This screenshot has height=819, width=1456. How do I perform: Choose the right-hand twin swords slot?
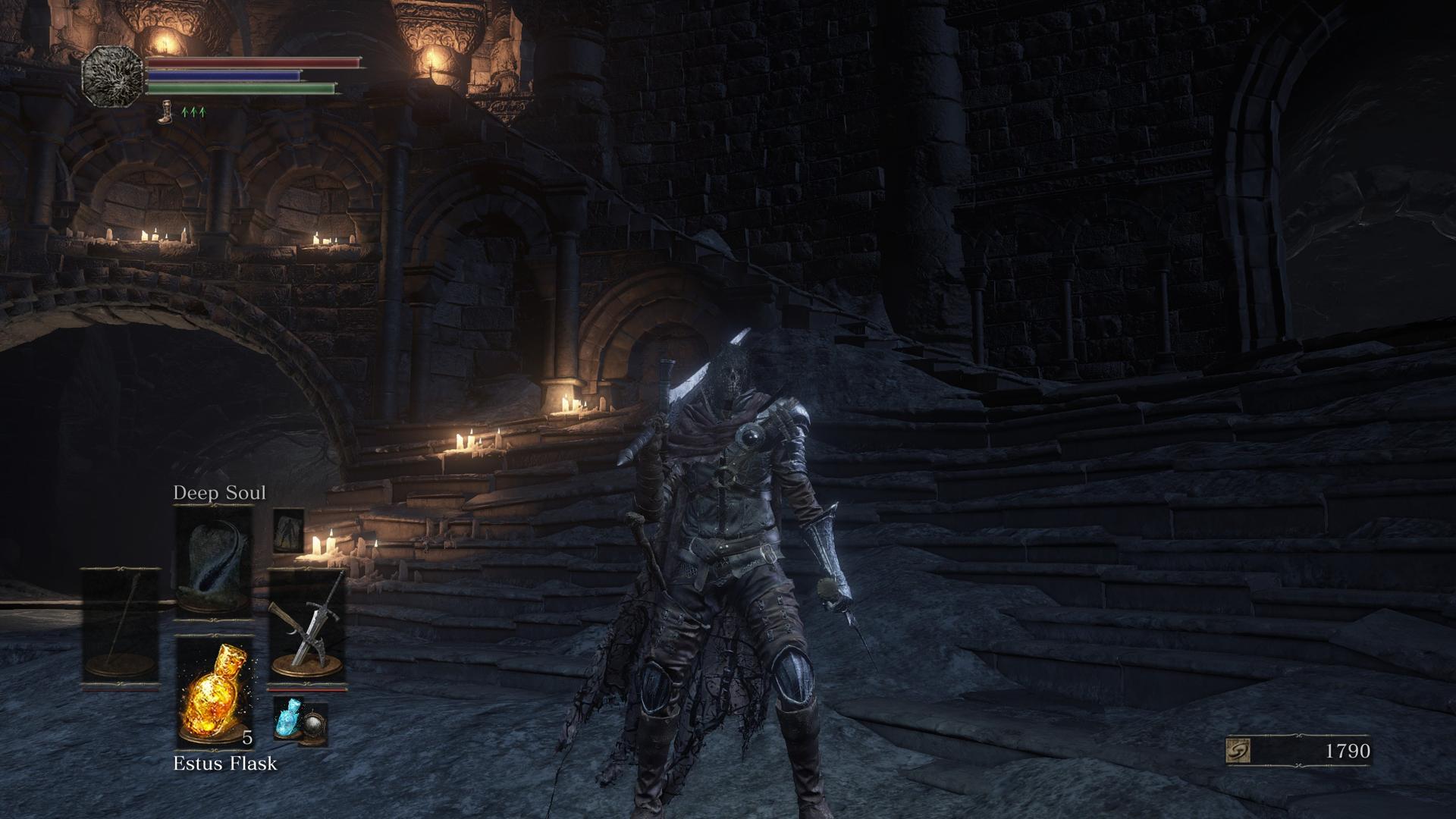coord(307,628)
